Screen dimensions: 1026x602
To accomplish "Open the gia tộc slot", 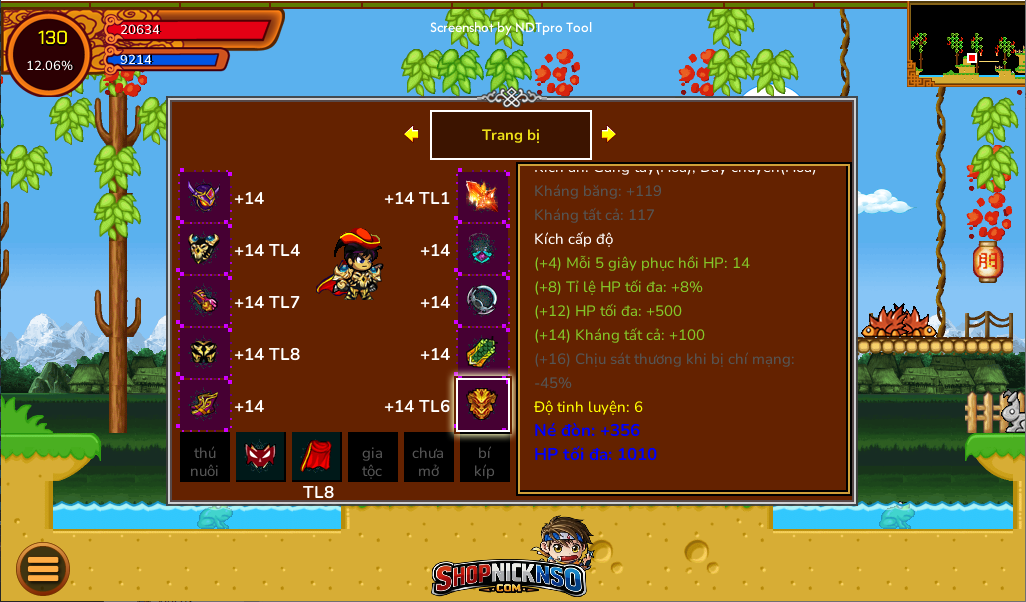I will click(372, 458).
